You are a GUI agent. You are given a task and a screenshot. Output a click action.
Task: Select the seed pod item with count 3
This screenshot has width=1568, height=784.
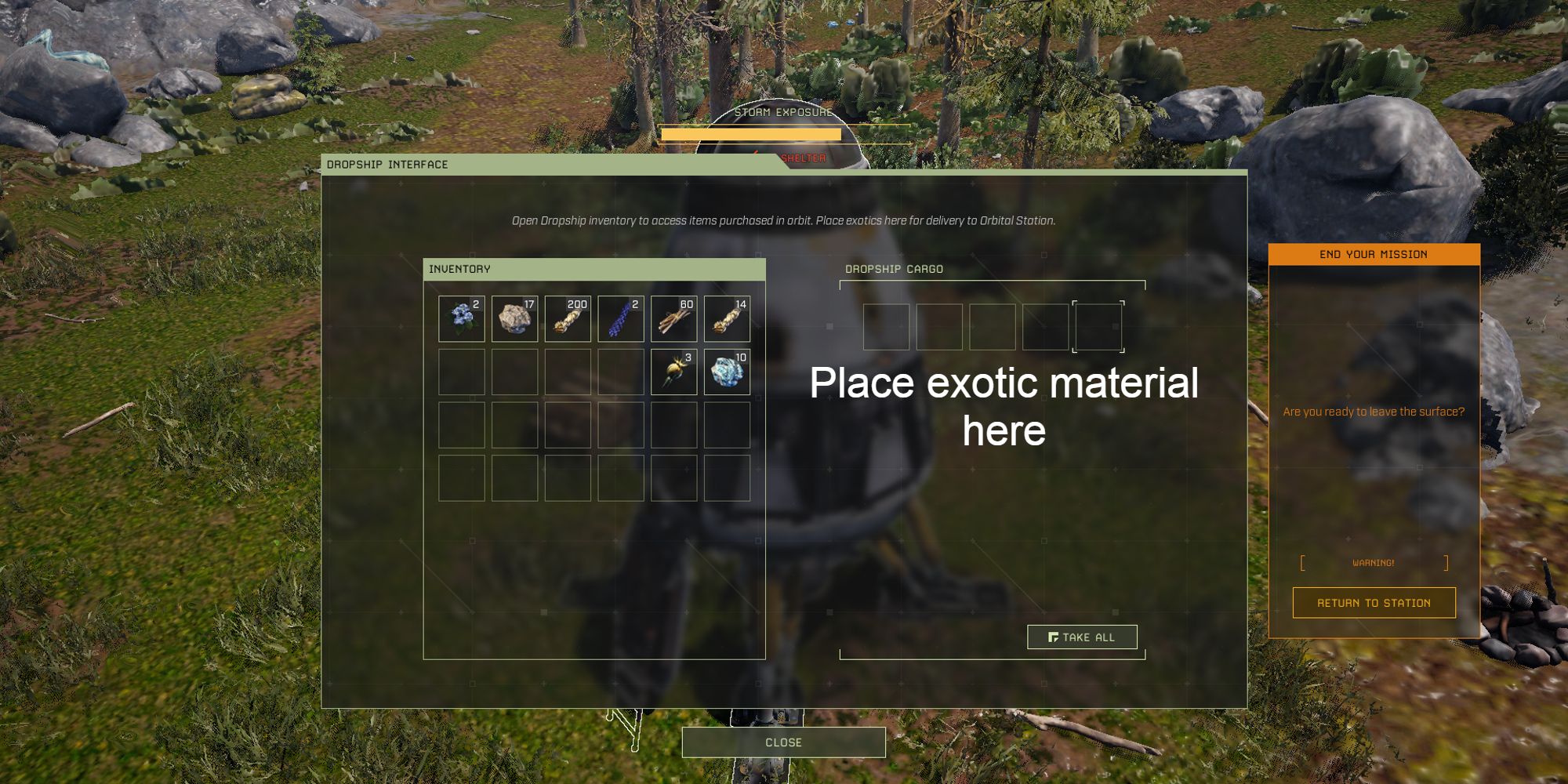pyautogui.click(x=673, y=370)
